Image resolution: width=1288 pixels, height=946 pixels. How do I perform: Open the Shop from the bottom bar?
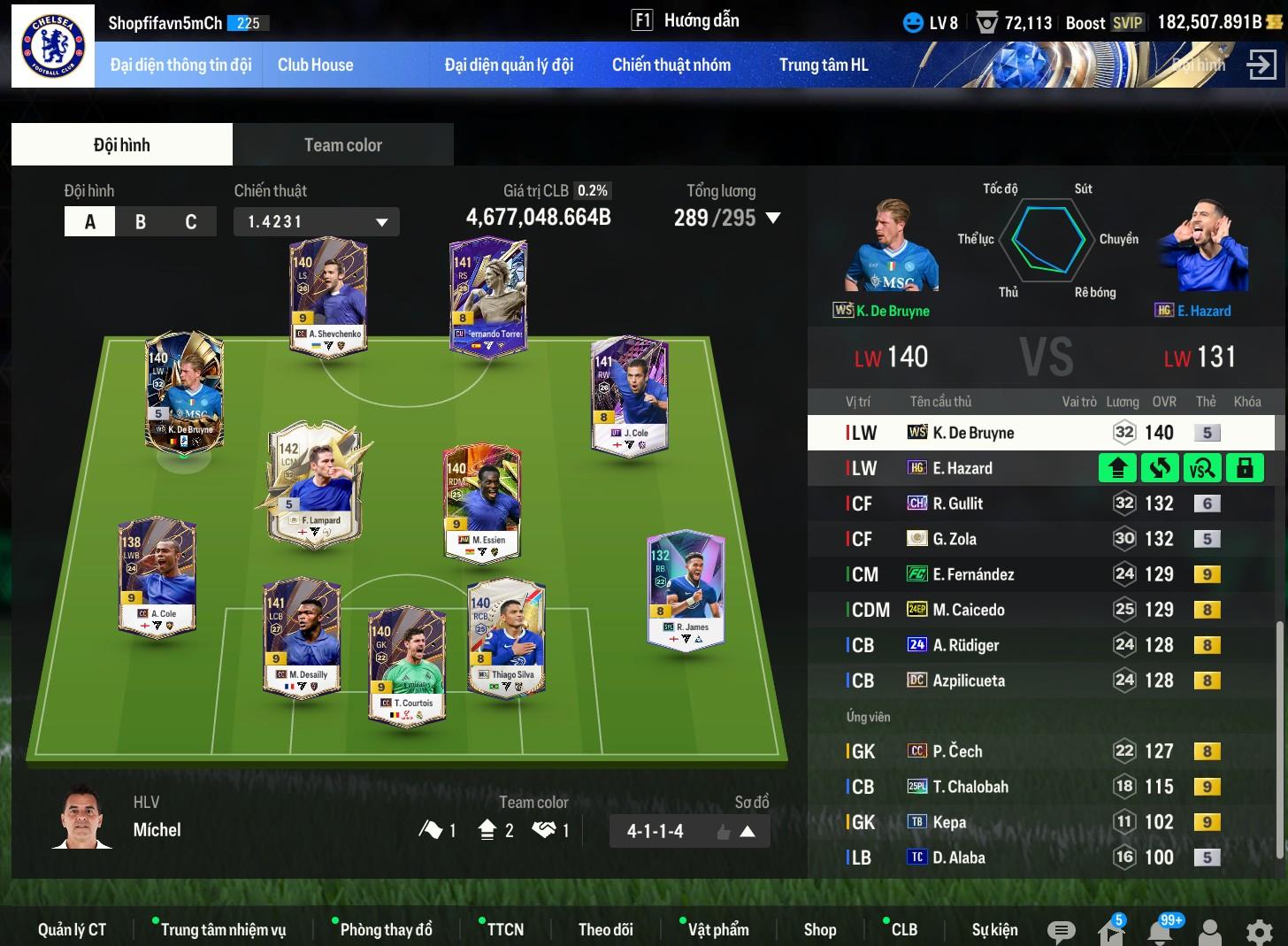[819, 929]
